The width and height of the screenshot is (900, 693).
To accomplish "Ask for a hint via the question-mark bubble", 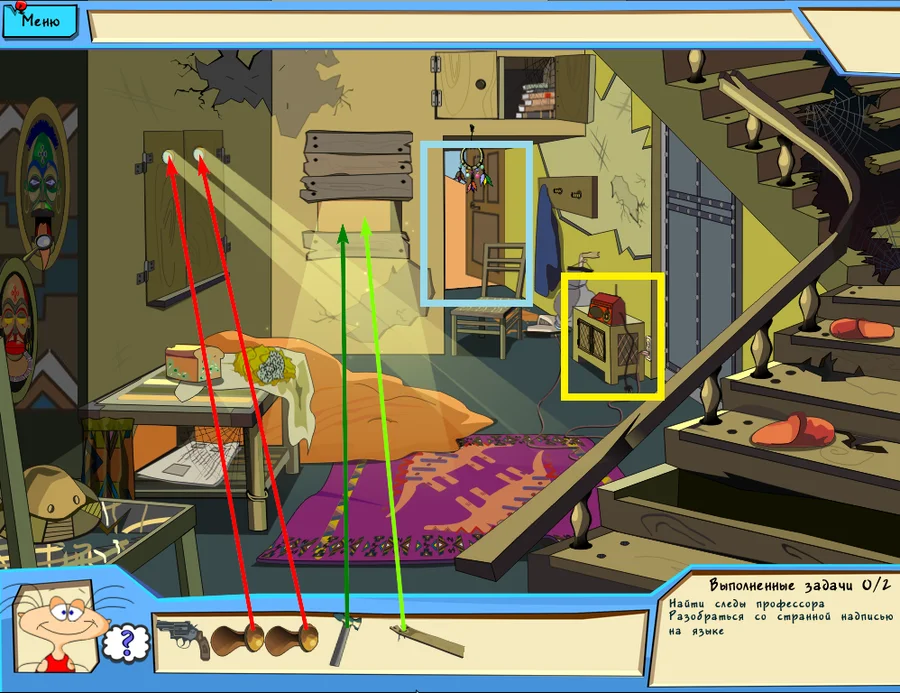I will 121,643.
